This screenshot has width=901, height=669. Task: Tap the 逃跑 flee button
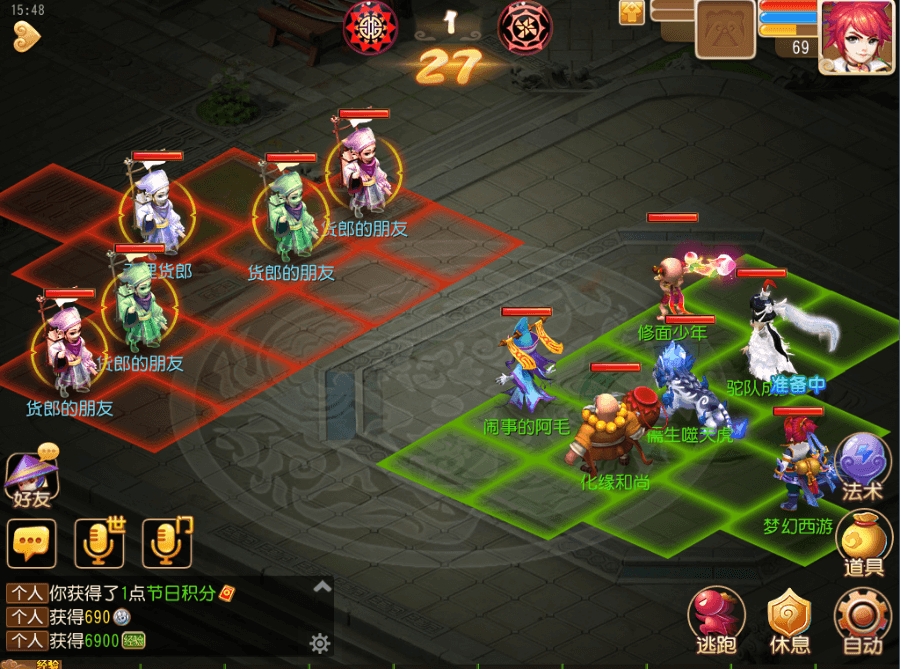(717, 617)
